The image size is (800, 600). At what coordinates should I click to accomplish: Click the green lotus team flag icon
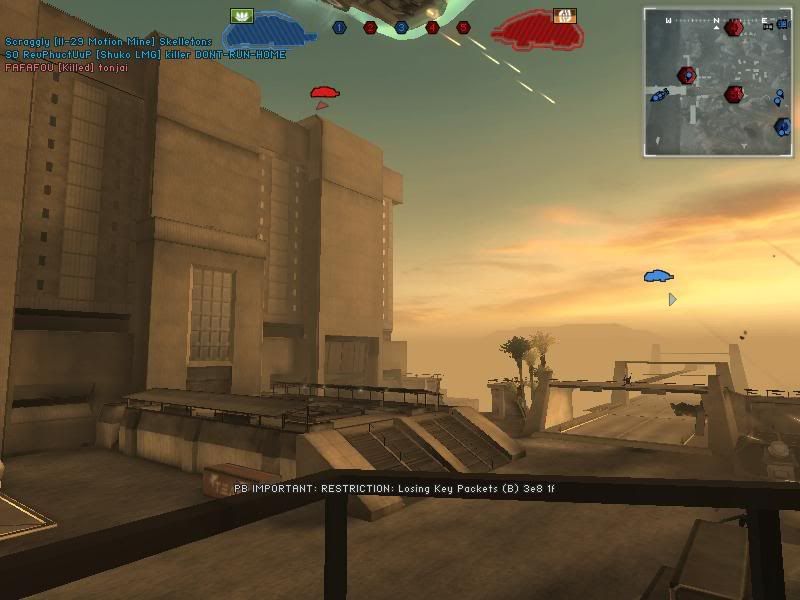(x=241, y=15)
